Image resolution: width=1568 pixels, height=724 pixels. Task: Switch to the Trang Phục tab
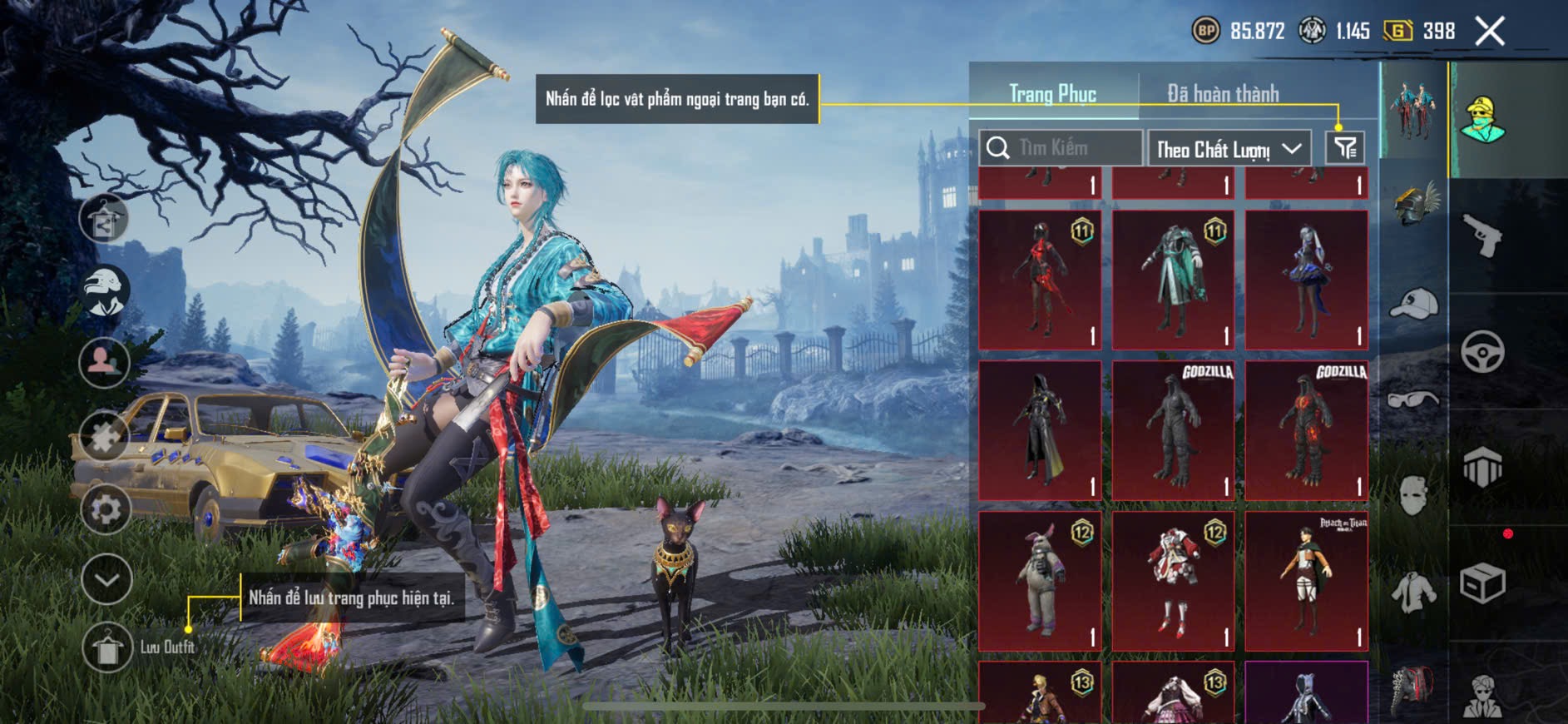coord(1052,94)
